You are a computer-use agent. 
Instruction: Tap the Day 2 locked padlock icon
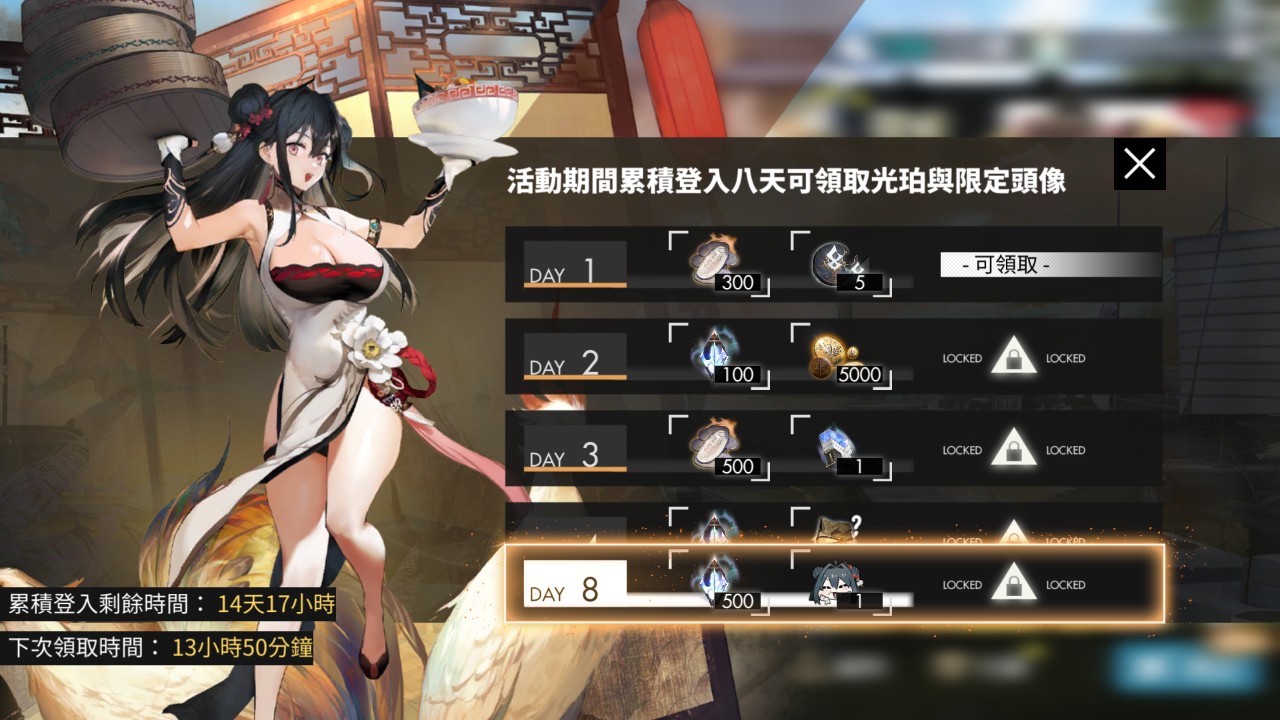tap(1013, 358)
